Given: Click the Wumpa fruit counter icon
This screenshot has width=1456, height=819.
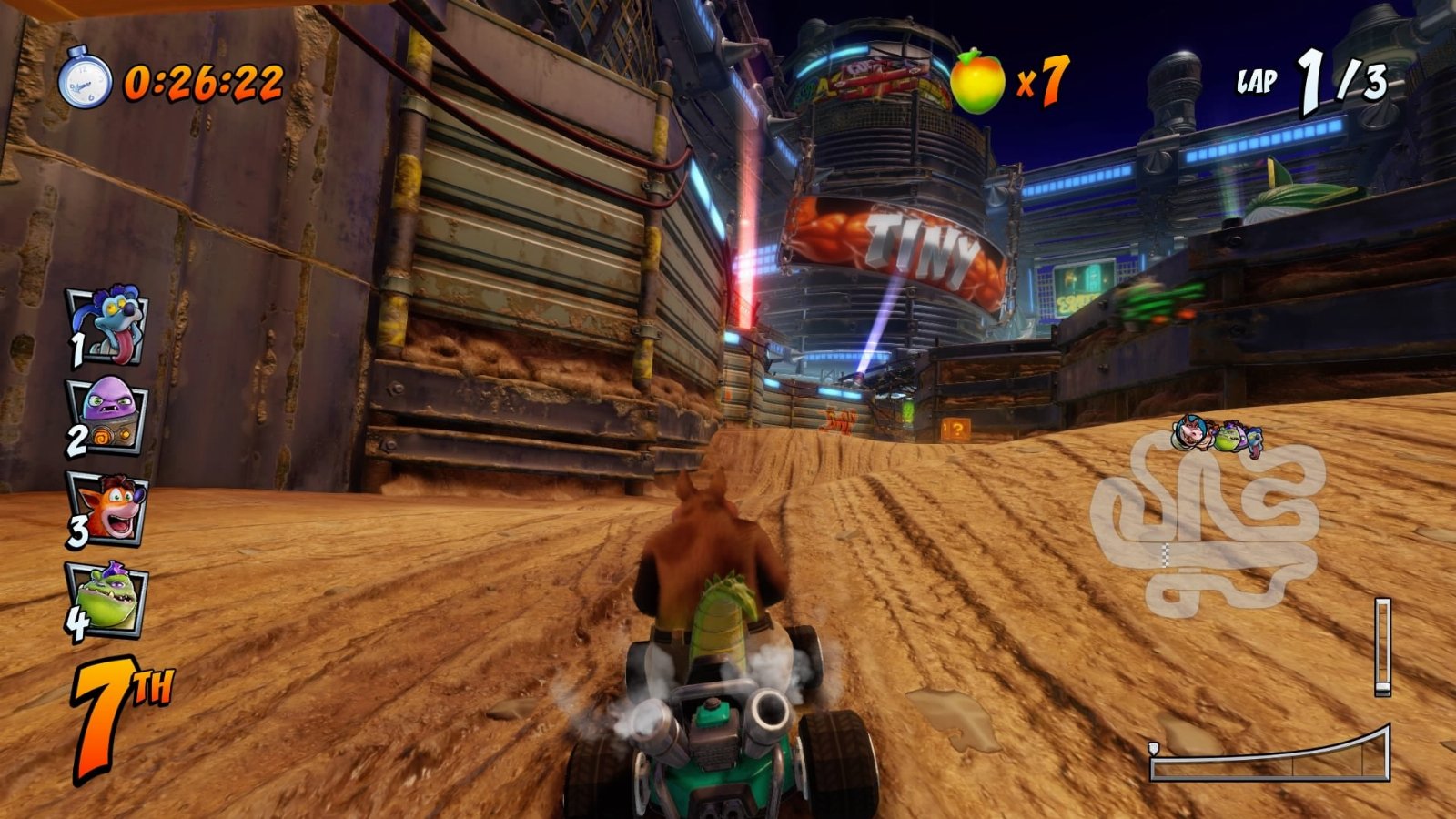Looking at the screenshot, I should [x=977, y=82].
